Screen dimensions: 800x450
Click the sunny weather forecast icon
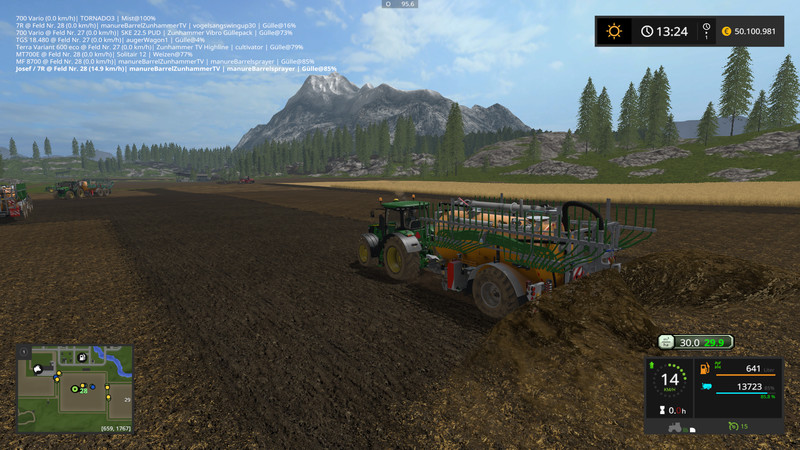pos(614,31)
